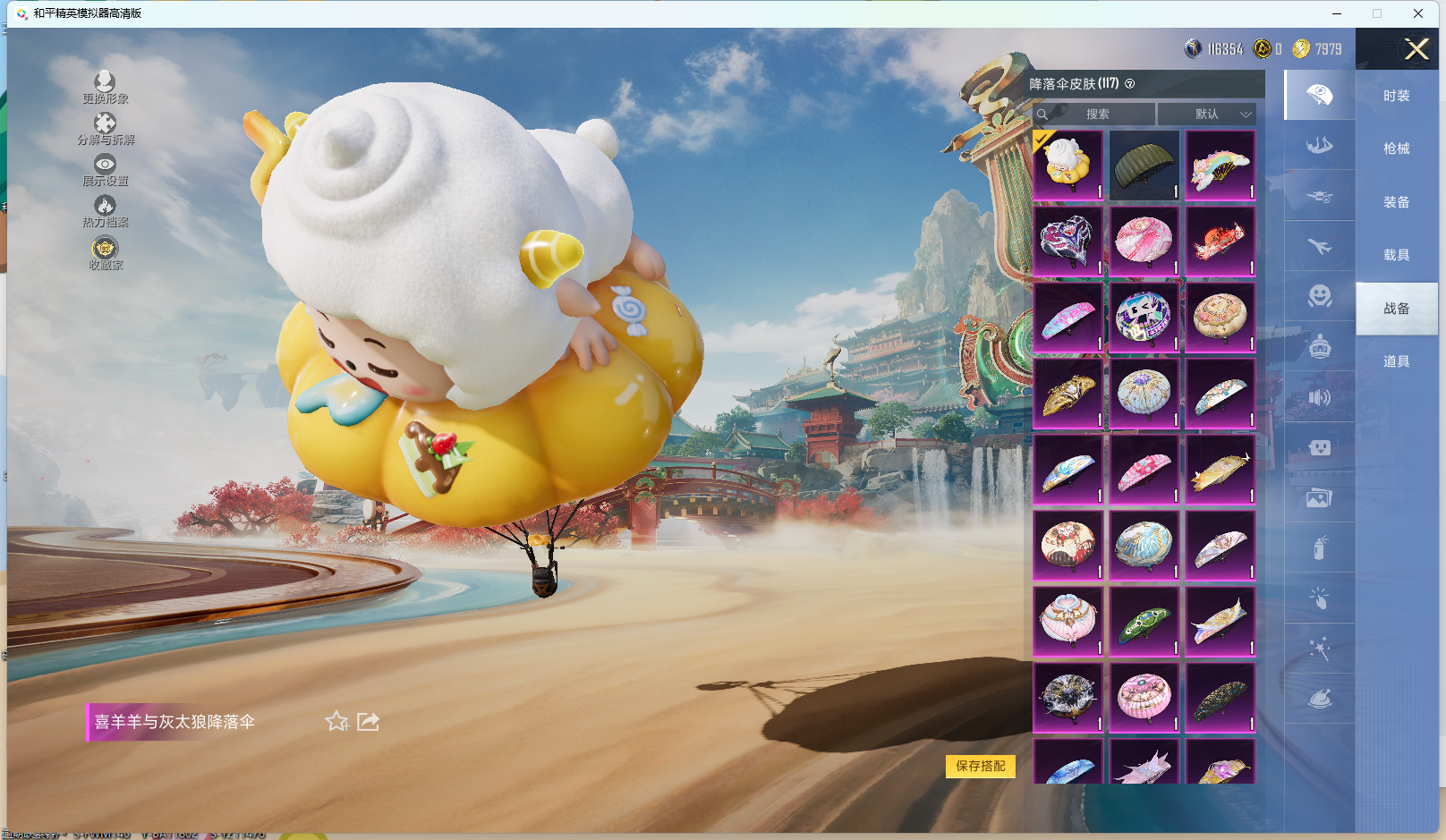Open the 默认 sort dropdown
The height and width of the screenshot is (840, 1446).
pyautogui.click(x=1207, y=115)
